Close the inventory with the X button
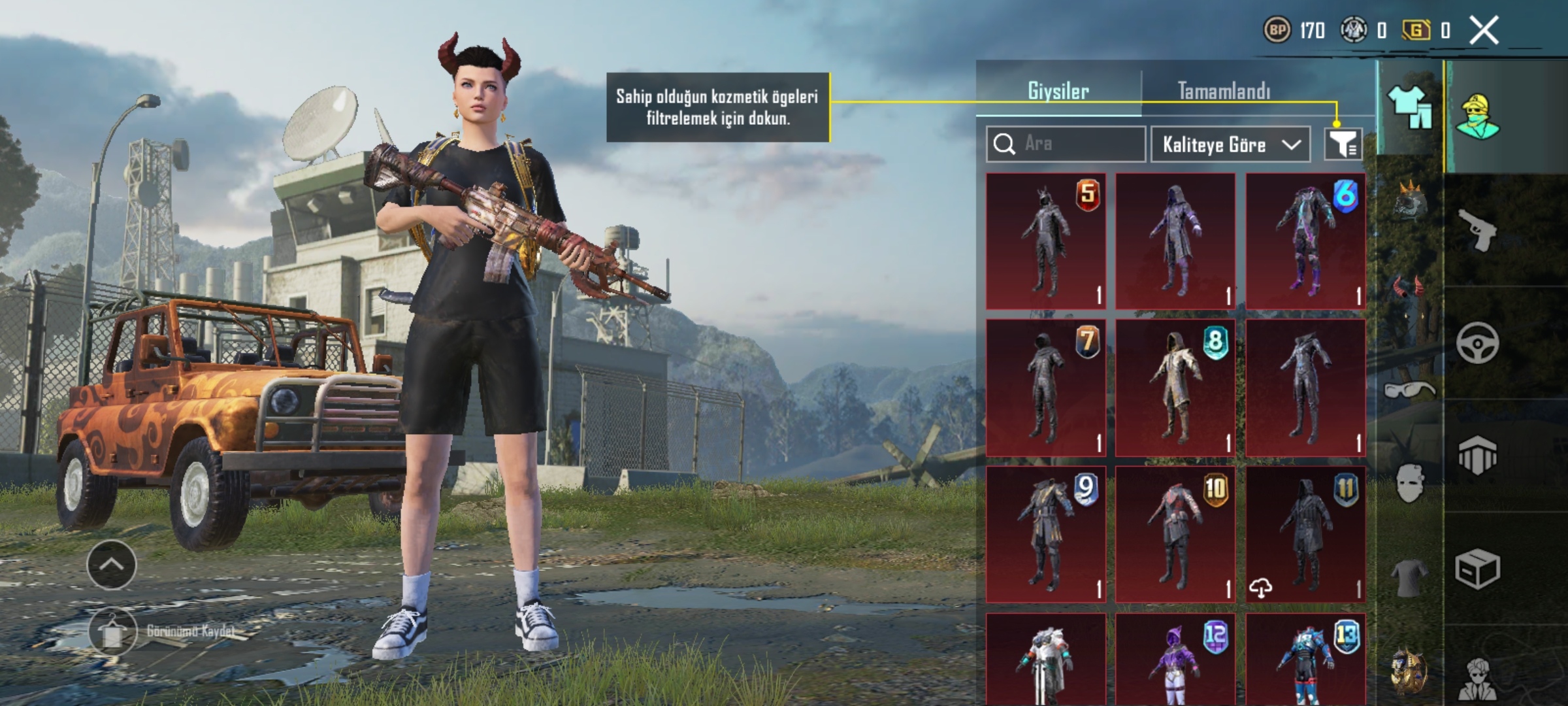Viewport: 1568px width, 706px height. point(1484,31)
